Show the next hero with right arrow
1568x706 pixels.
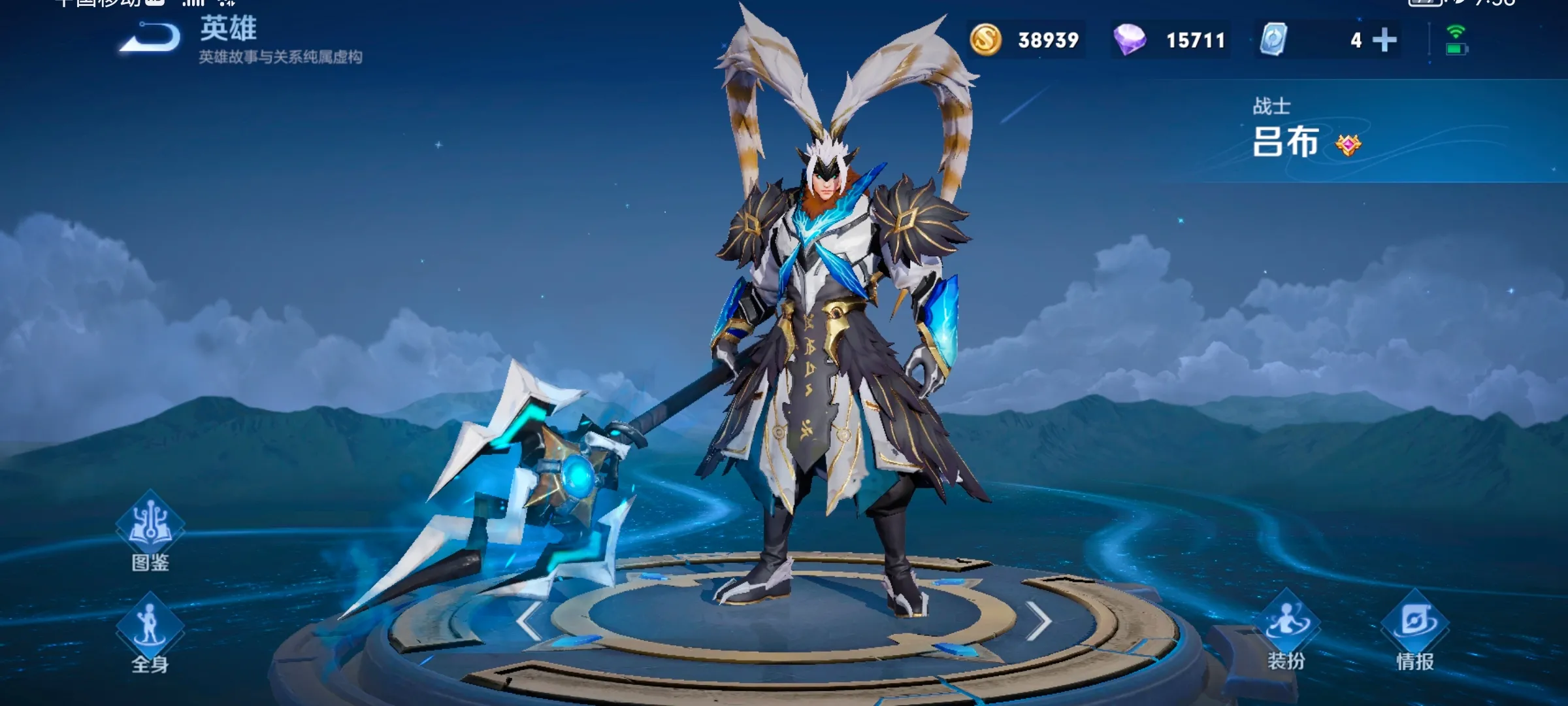(x=1038, y=621)
